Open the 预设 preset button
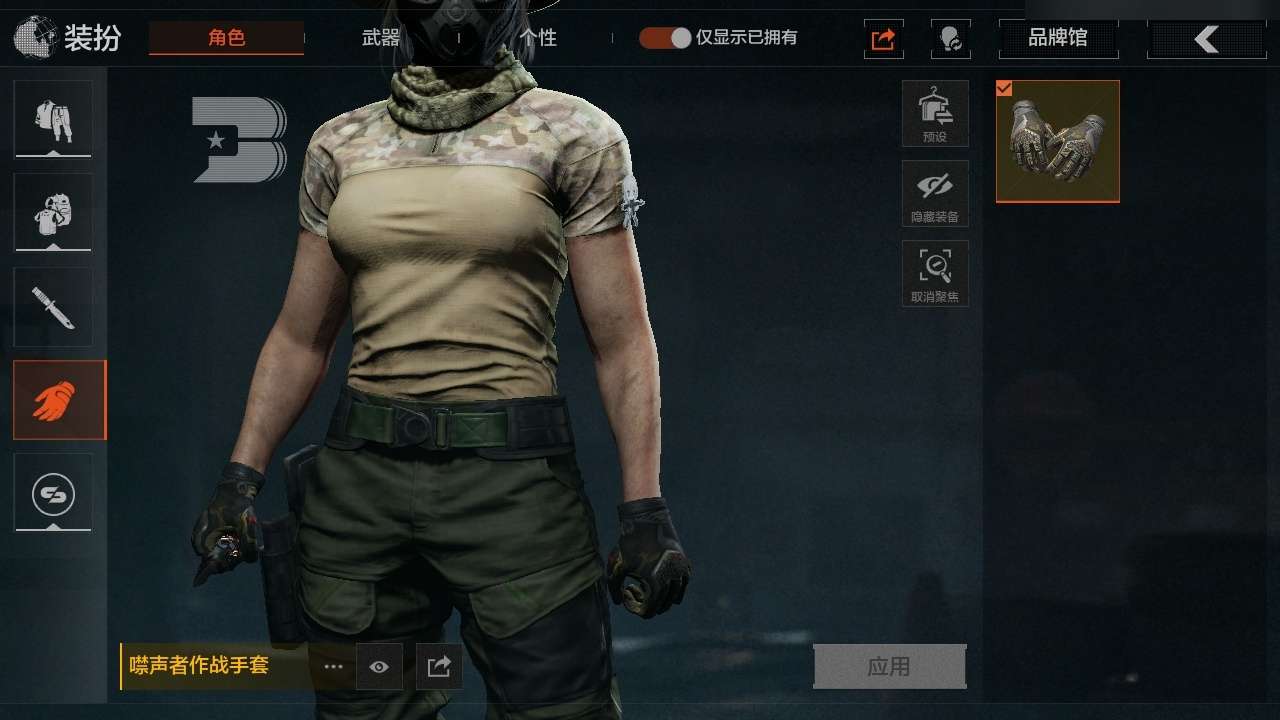 935,113
